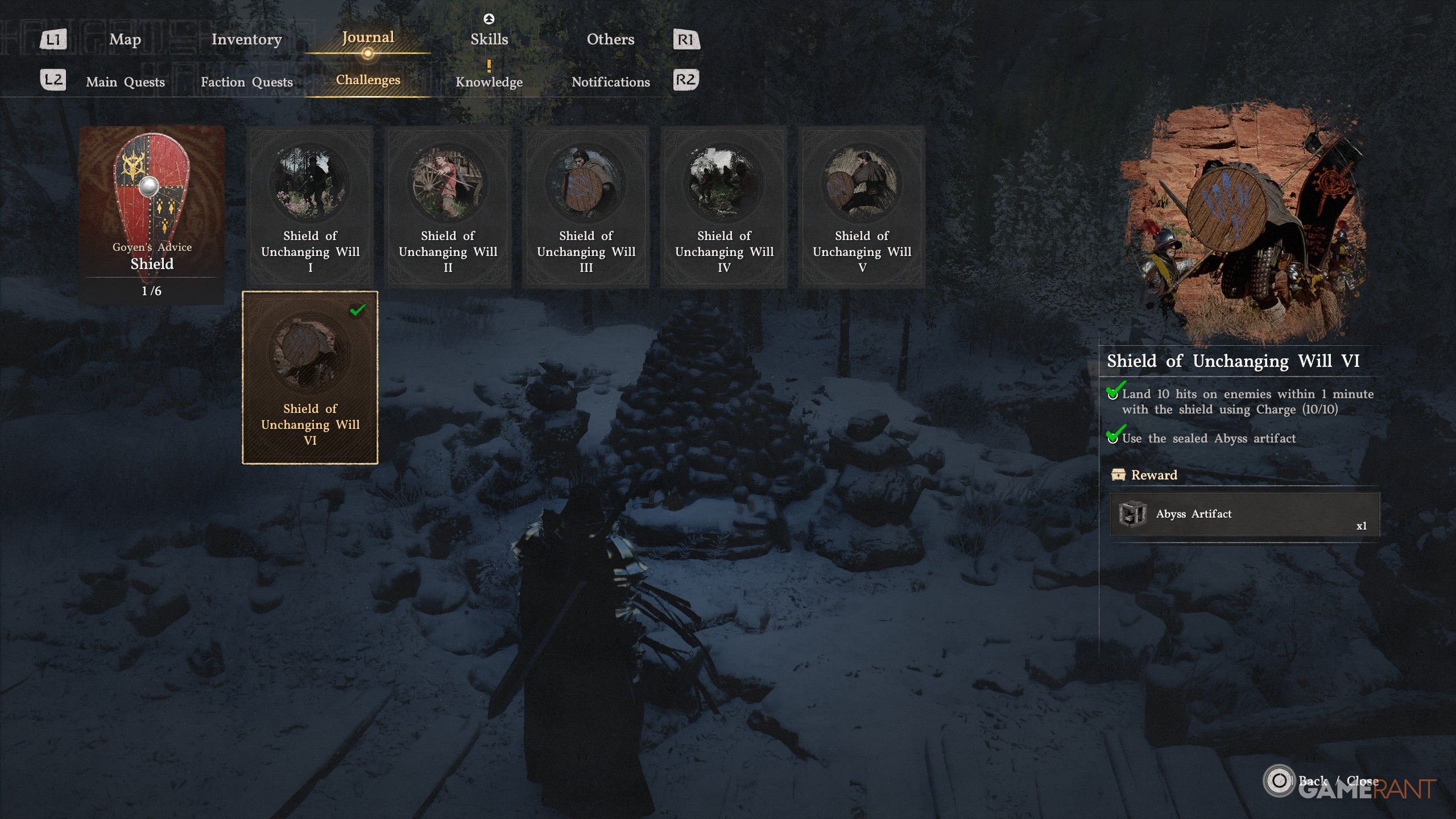Select completed Shield of Unchanging Will VI
The height and width of the screenshot is (819, 1456).
coord(310,378)
